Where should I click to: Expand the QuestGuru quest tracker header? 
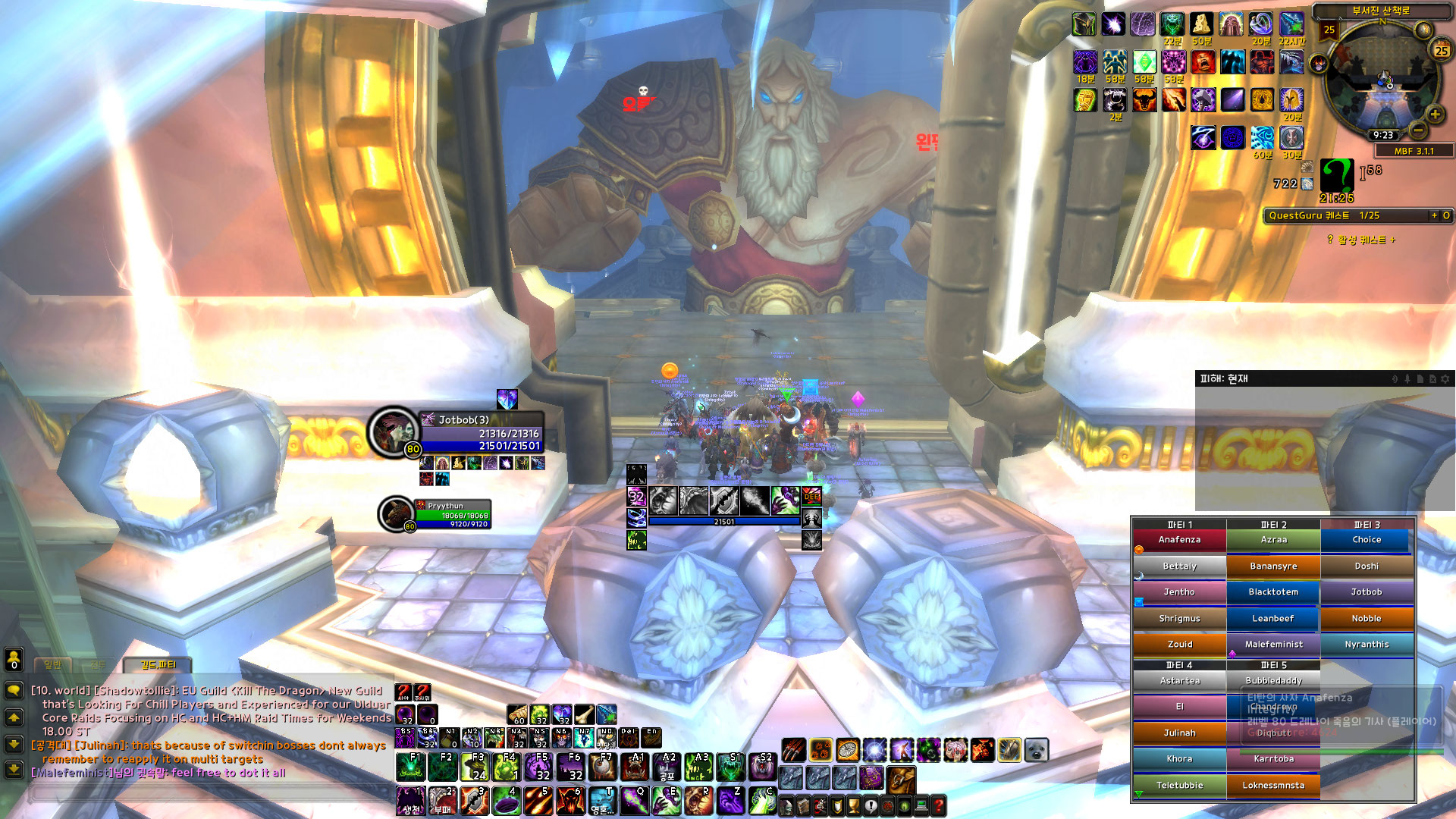point(1434,215)
